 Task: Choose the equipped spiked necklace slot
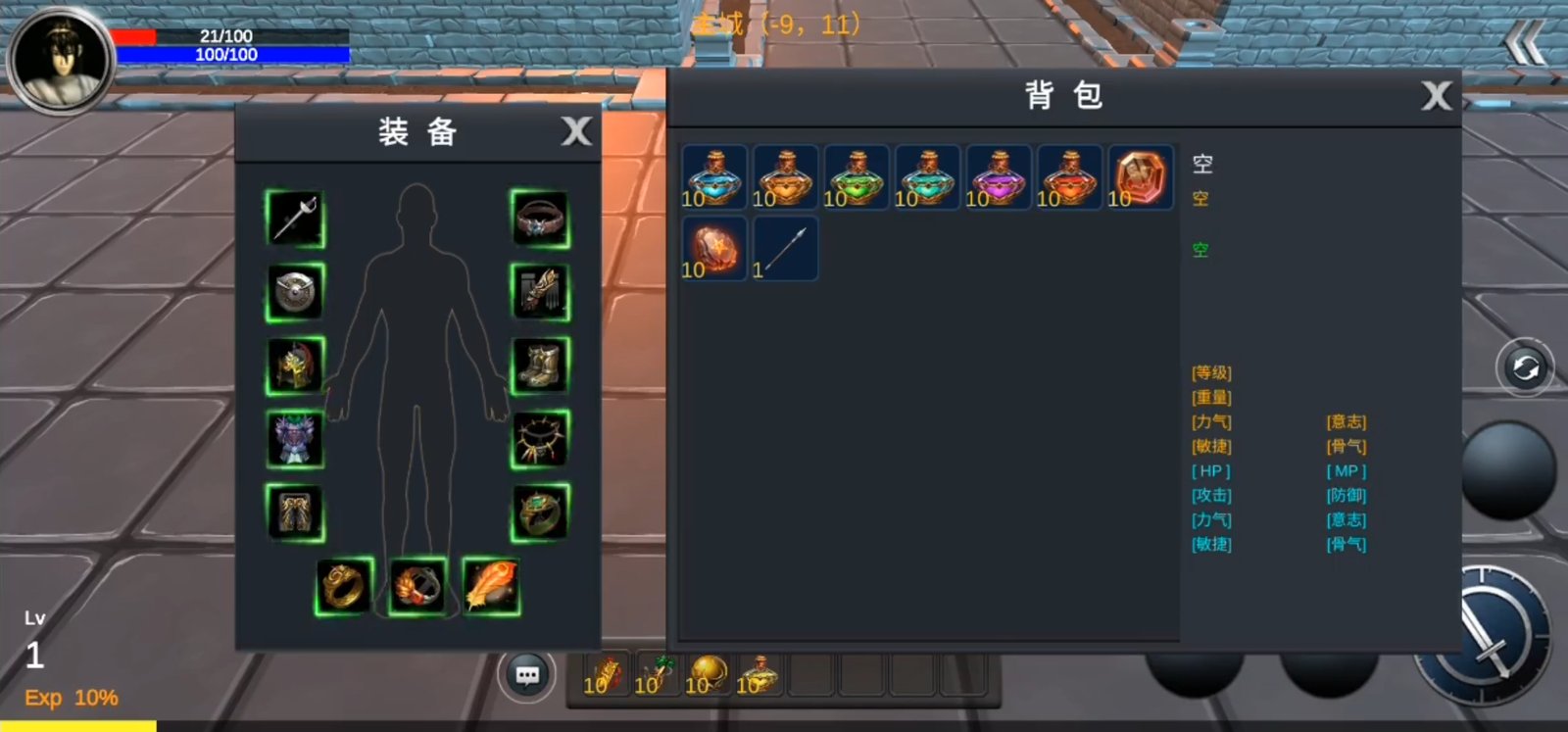(540, 439)
